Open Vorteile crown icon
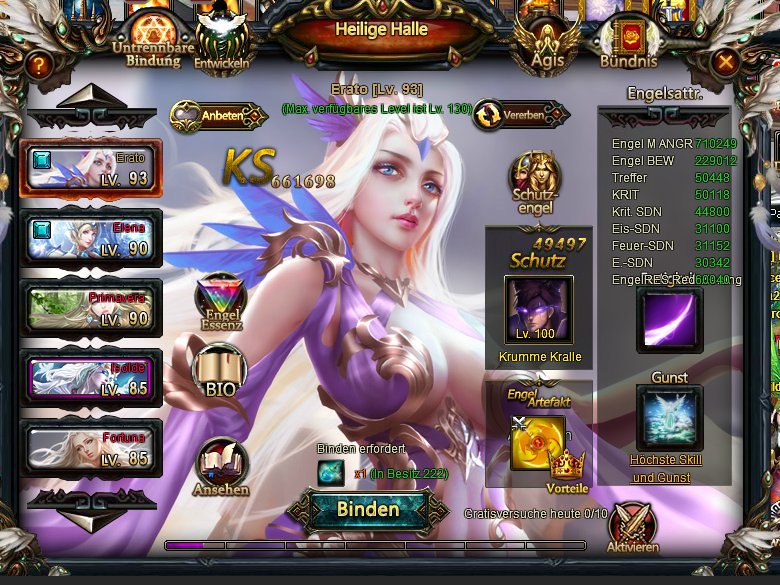The image size is (780, 585). pyautogui.click(x=567, y=468)
